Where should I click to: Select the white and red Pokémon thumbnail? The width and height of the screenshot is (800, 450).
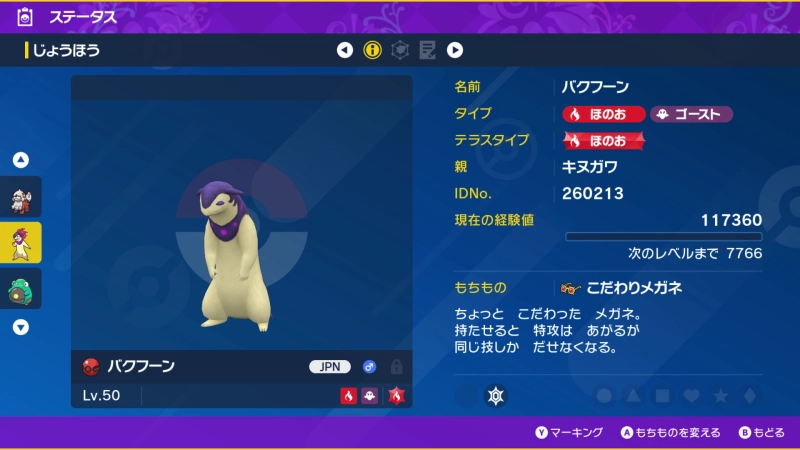click(x=21, y=197)
